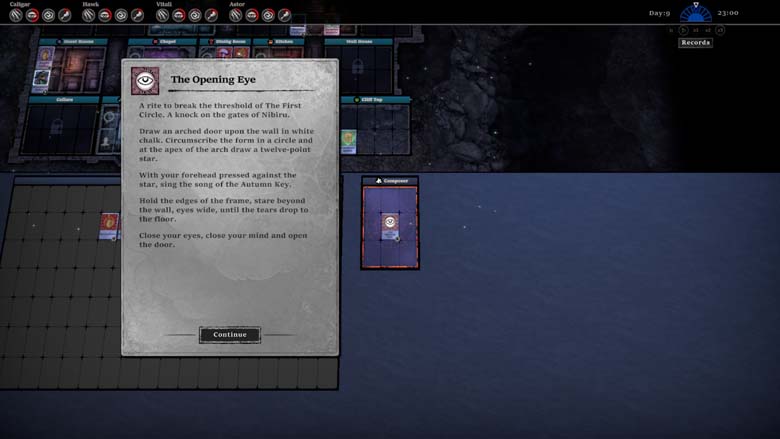The image size is (780, 439).
Task: Pick the red card on the board grid
Action: (109, 225)
